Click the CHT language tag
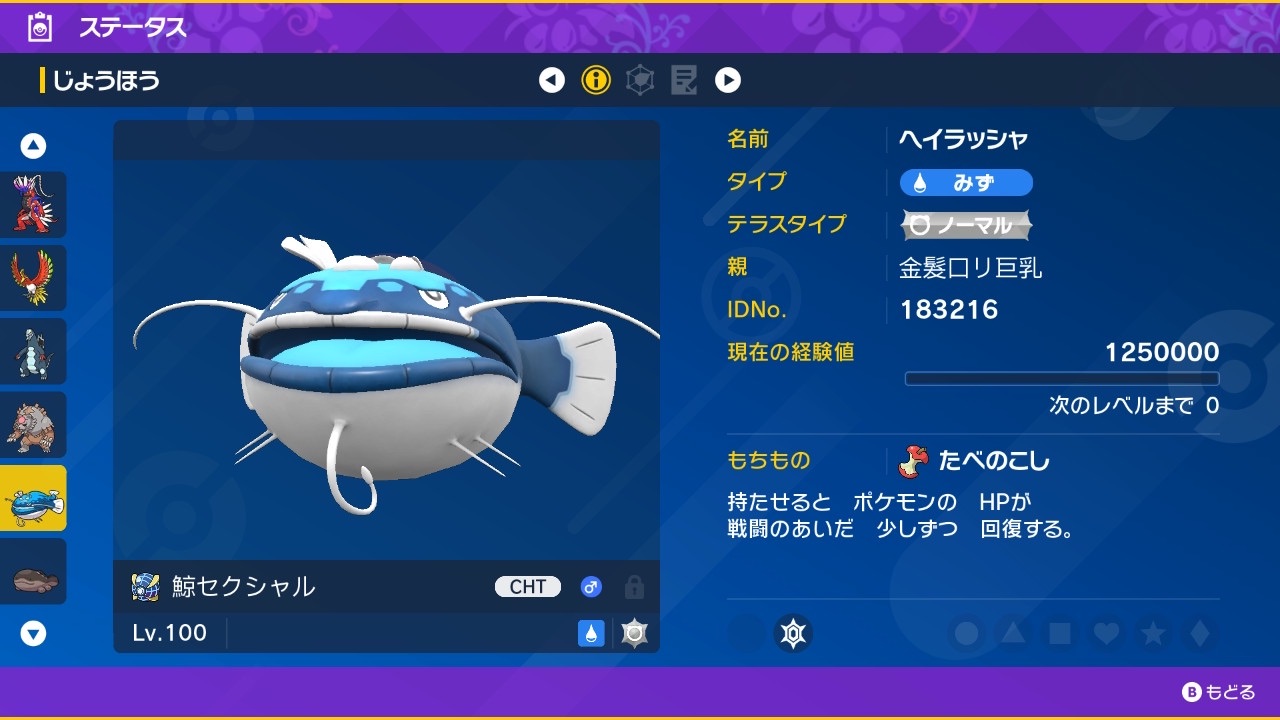 tap(527, 587)
